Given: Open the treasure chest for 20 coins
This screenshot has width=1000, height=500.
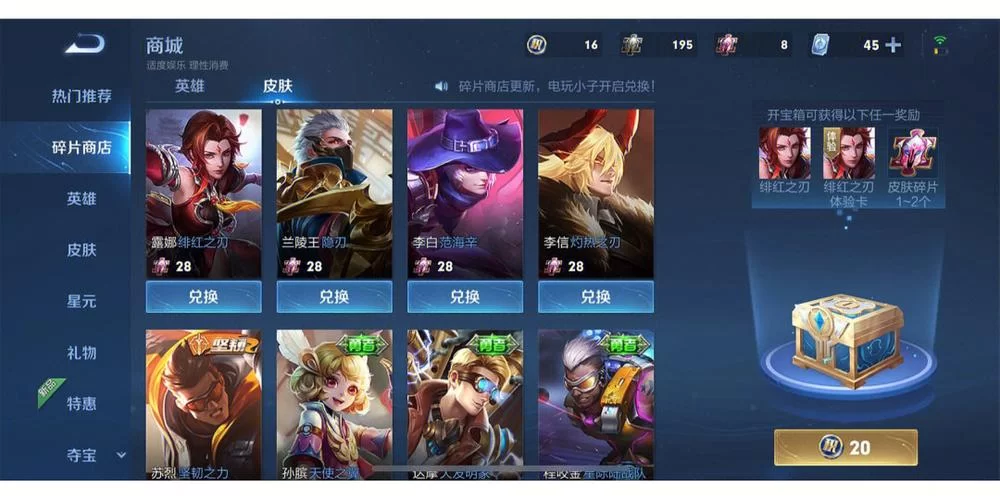Looking at the screenshot, I should 846,447.
